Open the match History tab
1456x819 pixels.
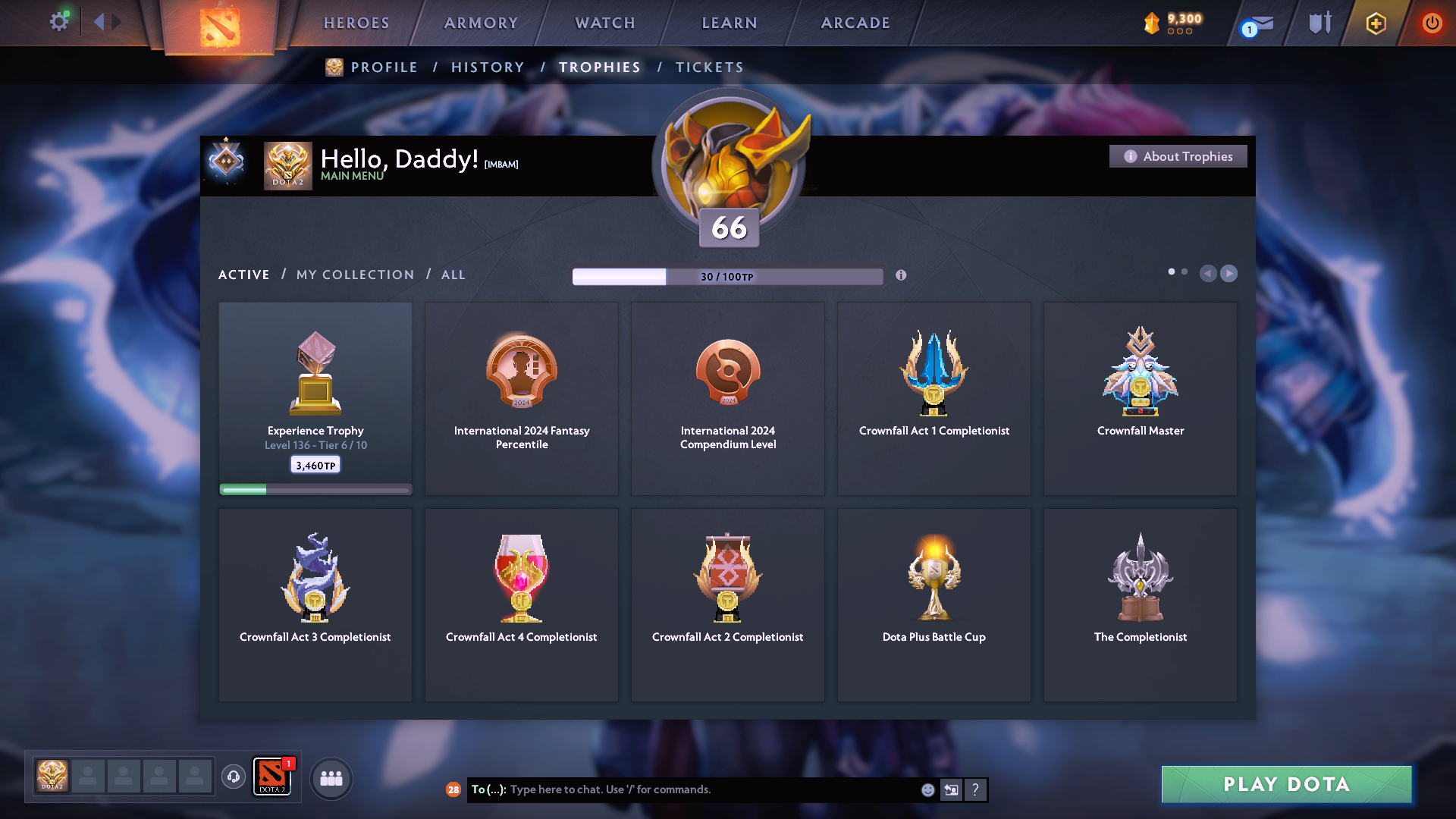(x=488, y=67)
